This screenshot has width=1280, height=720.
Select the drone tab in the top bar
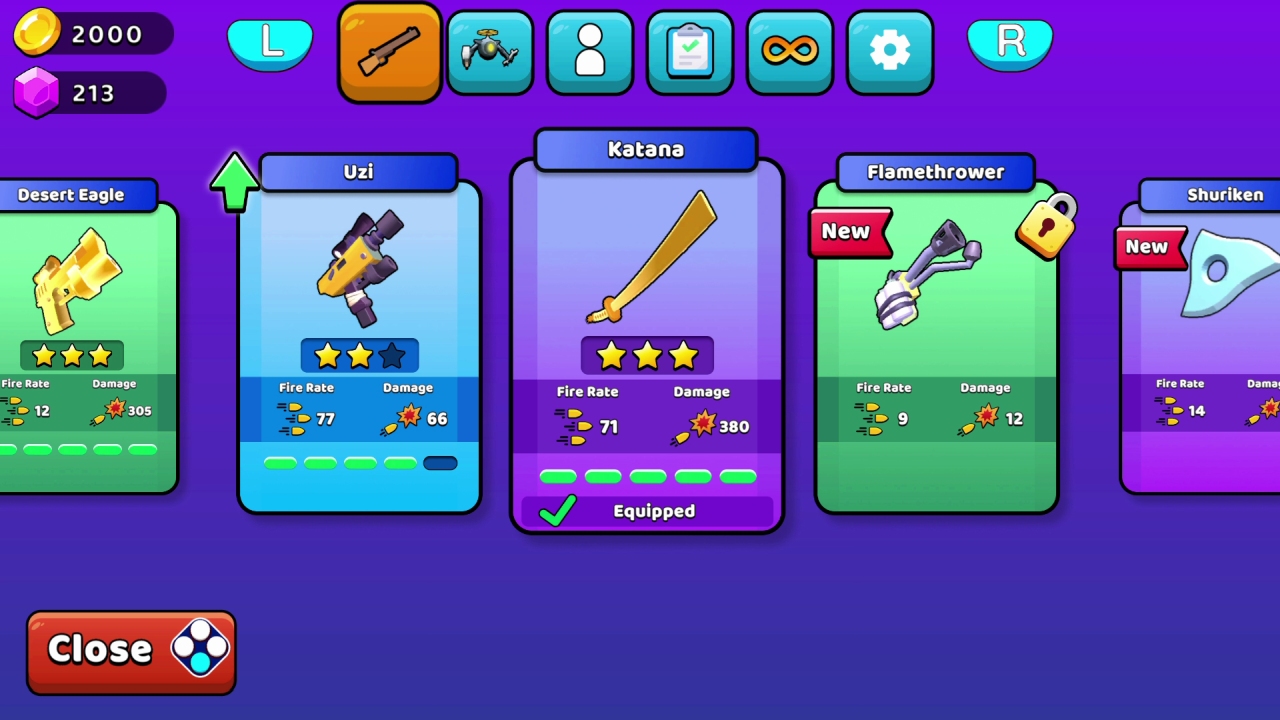pyautogui.click(x=489, y=52)
